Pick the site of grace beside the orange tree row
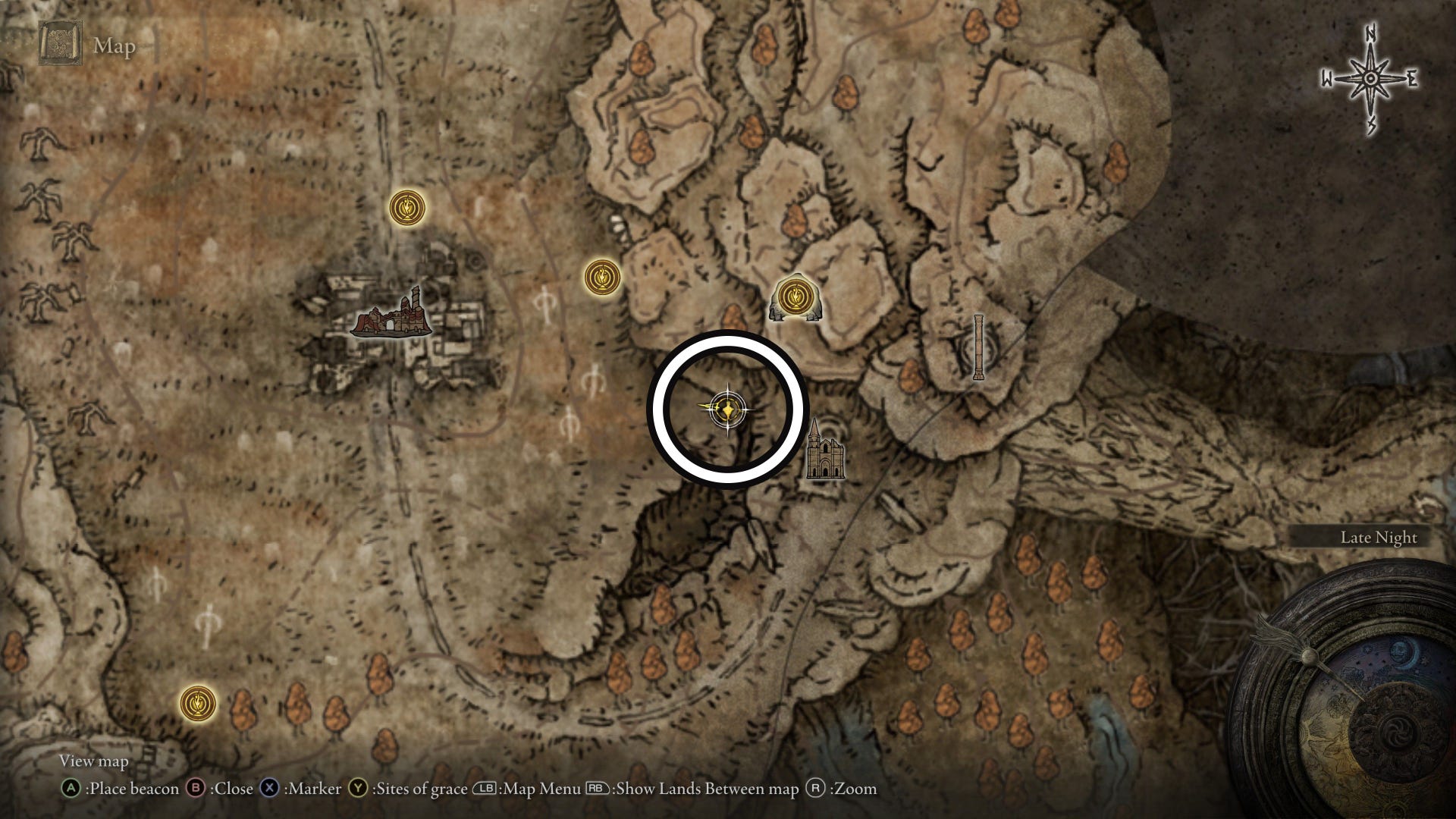The width and height of the screenshot is (1456, 819). pyautogui.click(x=198, y=702)
